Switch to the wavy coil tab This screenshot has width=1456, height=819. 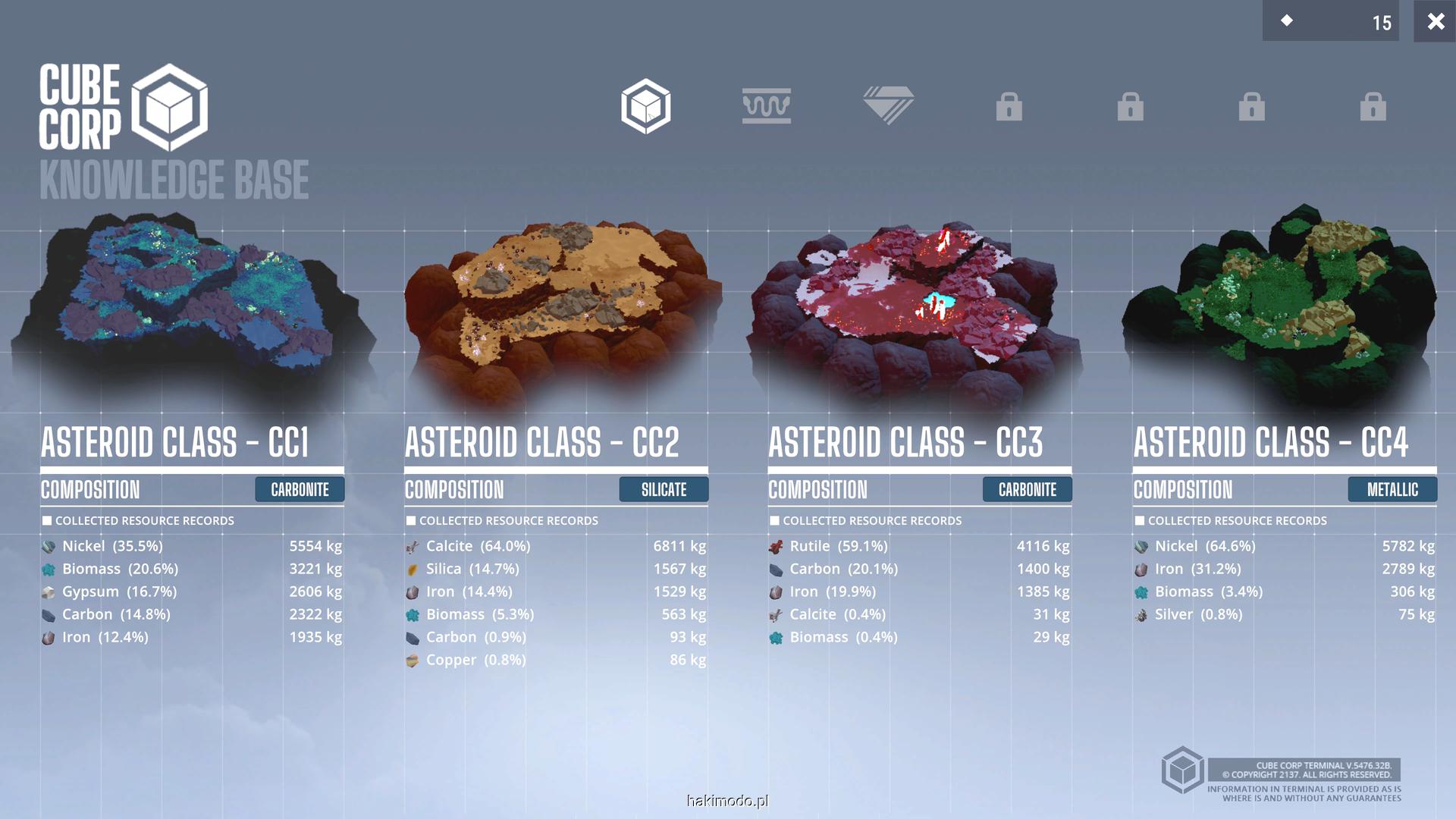[x=766, y=106]
